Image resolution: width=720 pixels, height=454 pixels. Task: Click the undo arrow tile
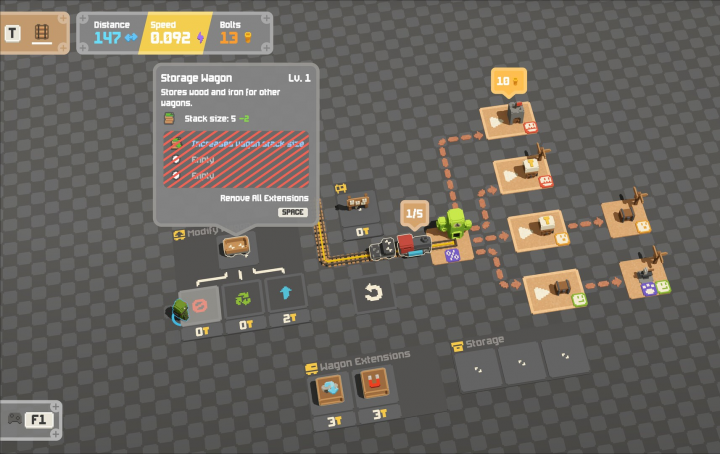(373, 294)
